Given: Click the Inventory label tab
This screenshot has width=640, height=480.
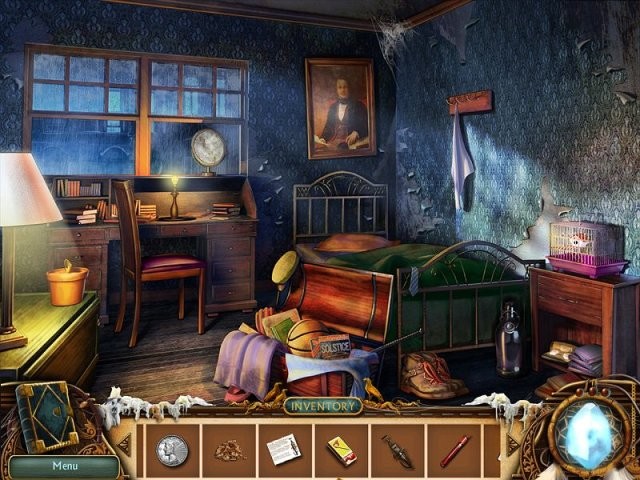Looking at the screenshot, I should [322, 406].
